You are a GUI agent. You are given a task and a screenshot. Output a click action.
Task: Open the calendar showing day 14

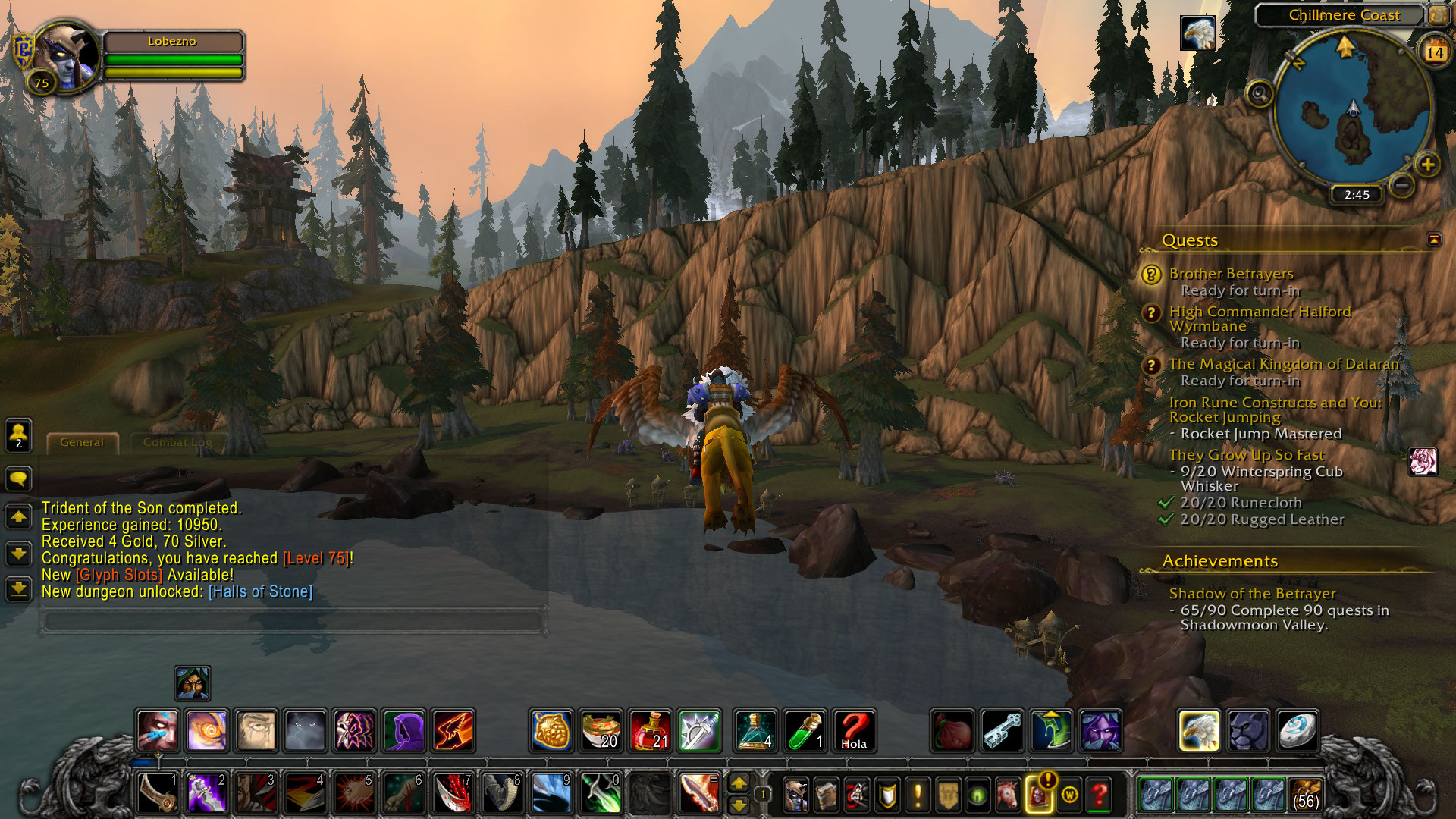1434,52
